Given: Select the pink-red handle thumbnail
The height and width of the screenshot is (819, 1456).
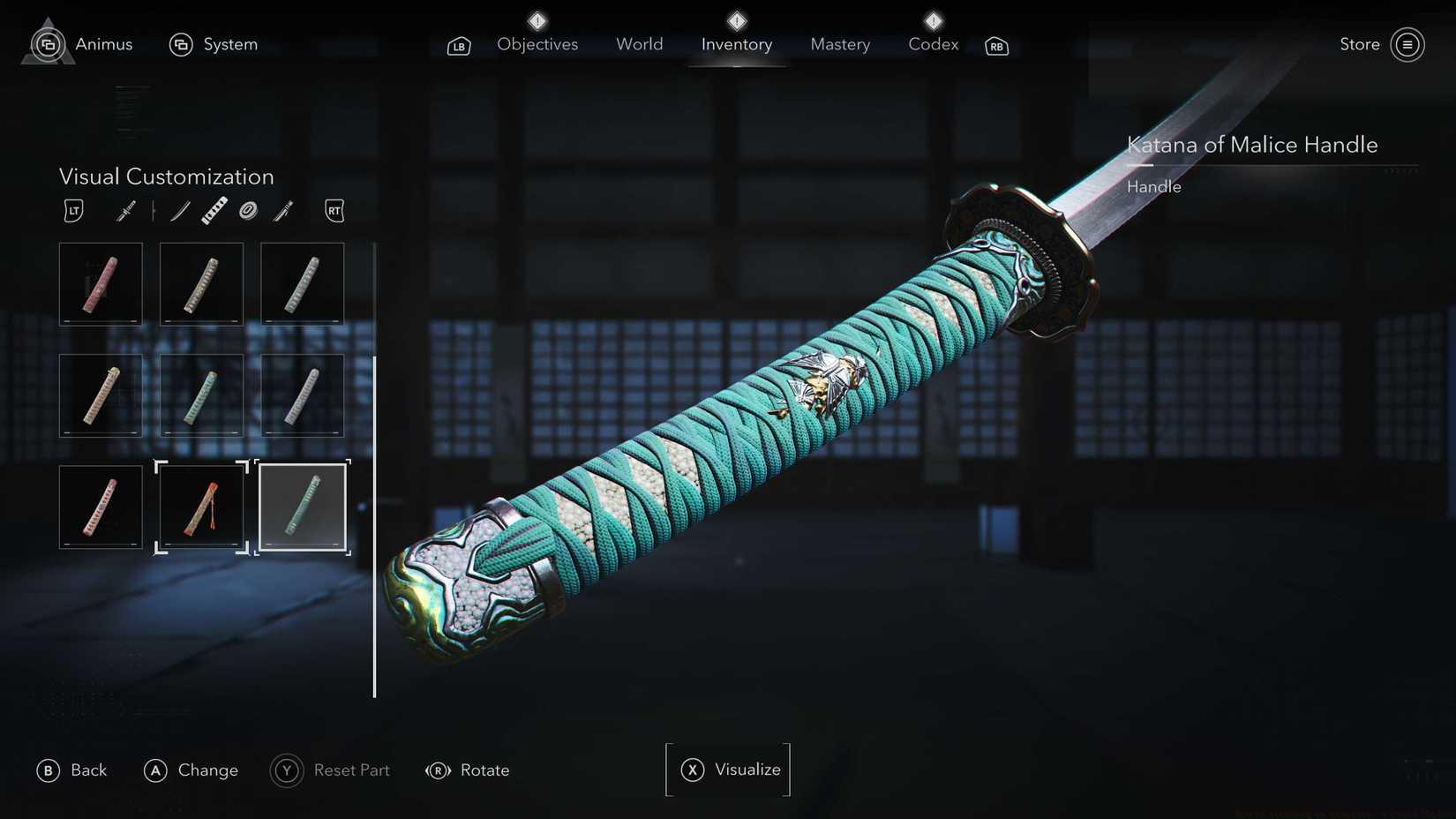Looking at the screenshot, I should point(101,284).
